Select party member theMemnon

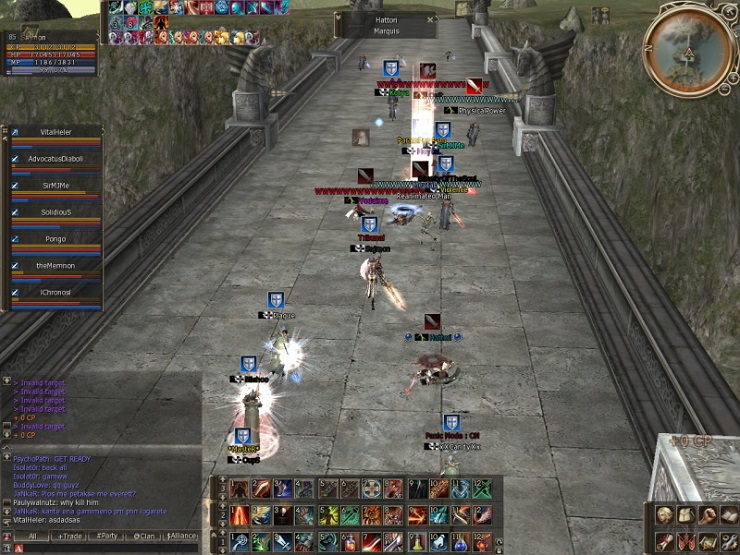57,266
